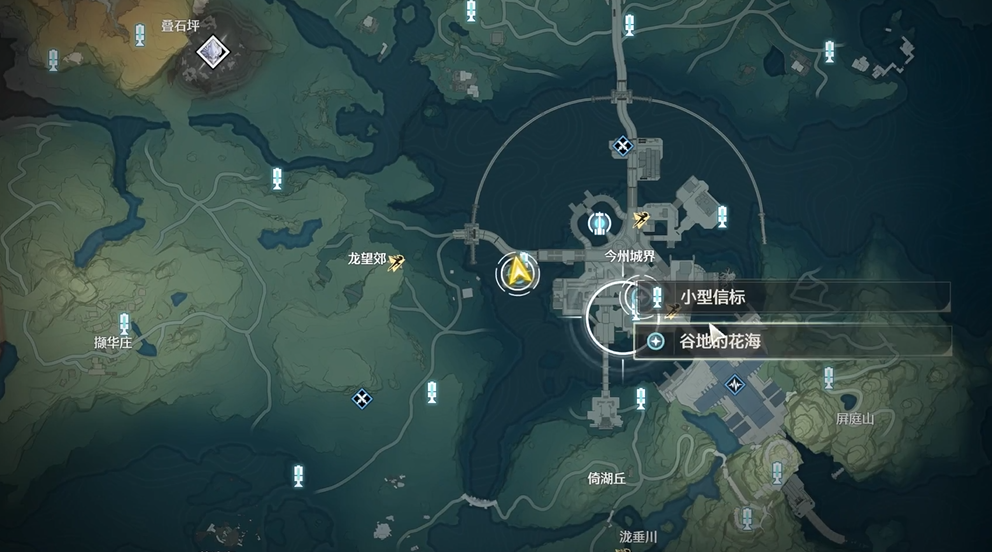Pick the beacon marker nearest the 叠石坪 label

(x=141, y=36)
